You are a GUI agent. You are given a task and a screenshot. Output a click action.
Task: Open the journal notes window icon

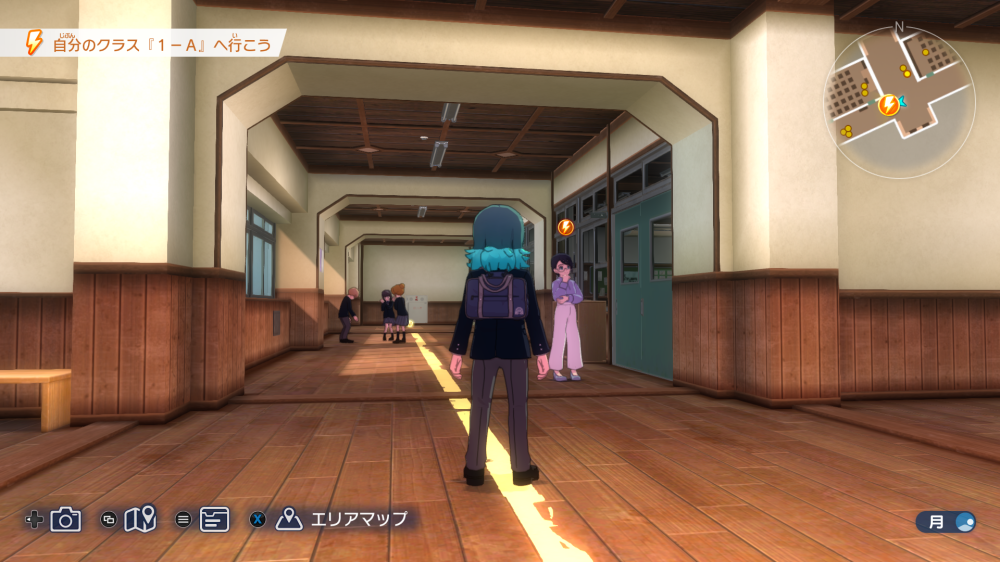pyautogui.click(x=214, y=519)
